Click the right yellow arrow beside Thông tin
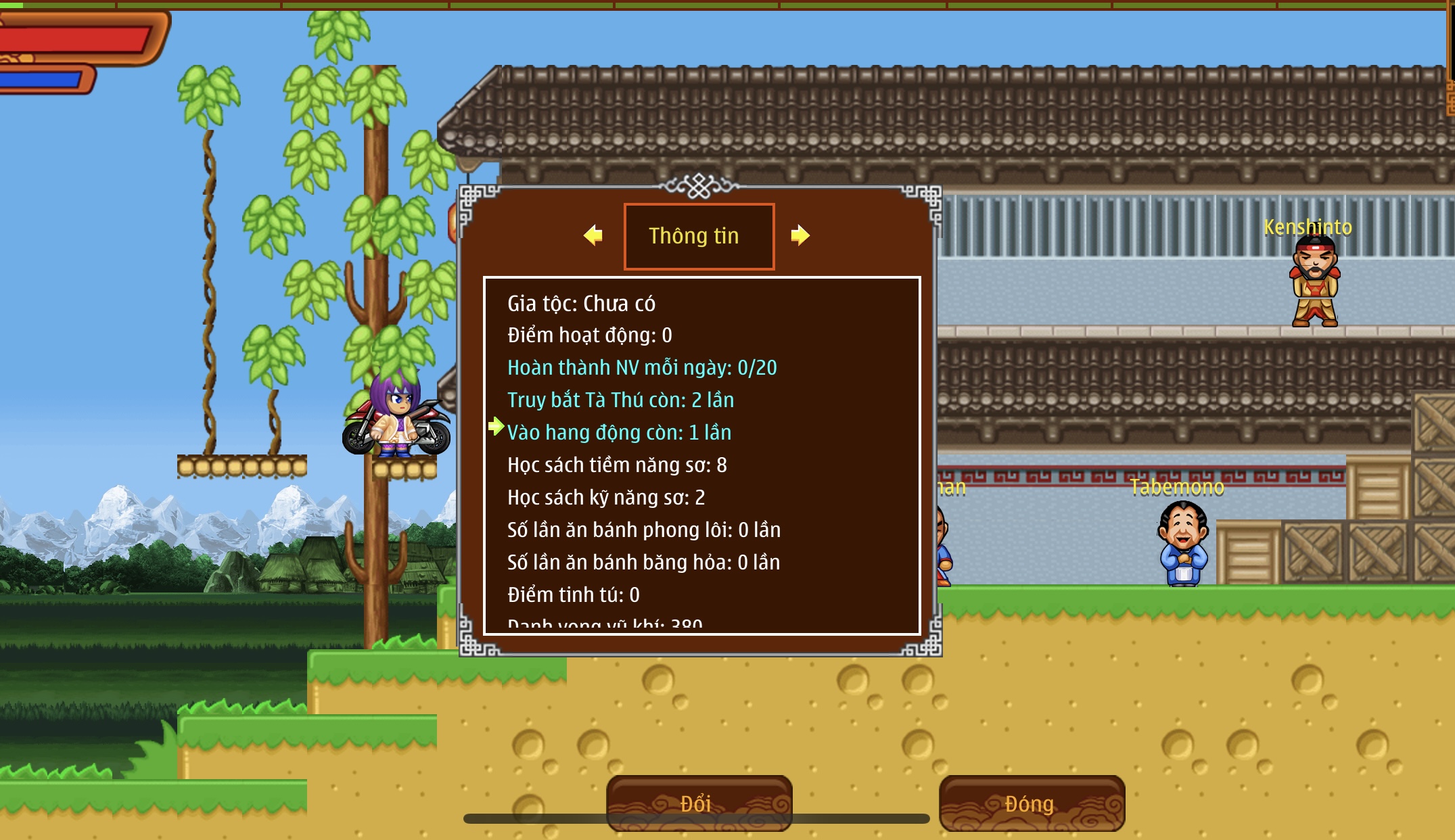The image size is (1455, 840). click(800, 235)
